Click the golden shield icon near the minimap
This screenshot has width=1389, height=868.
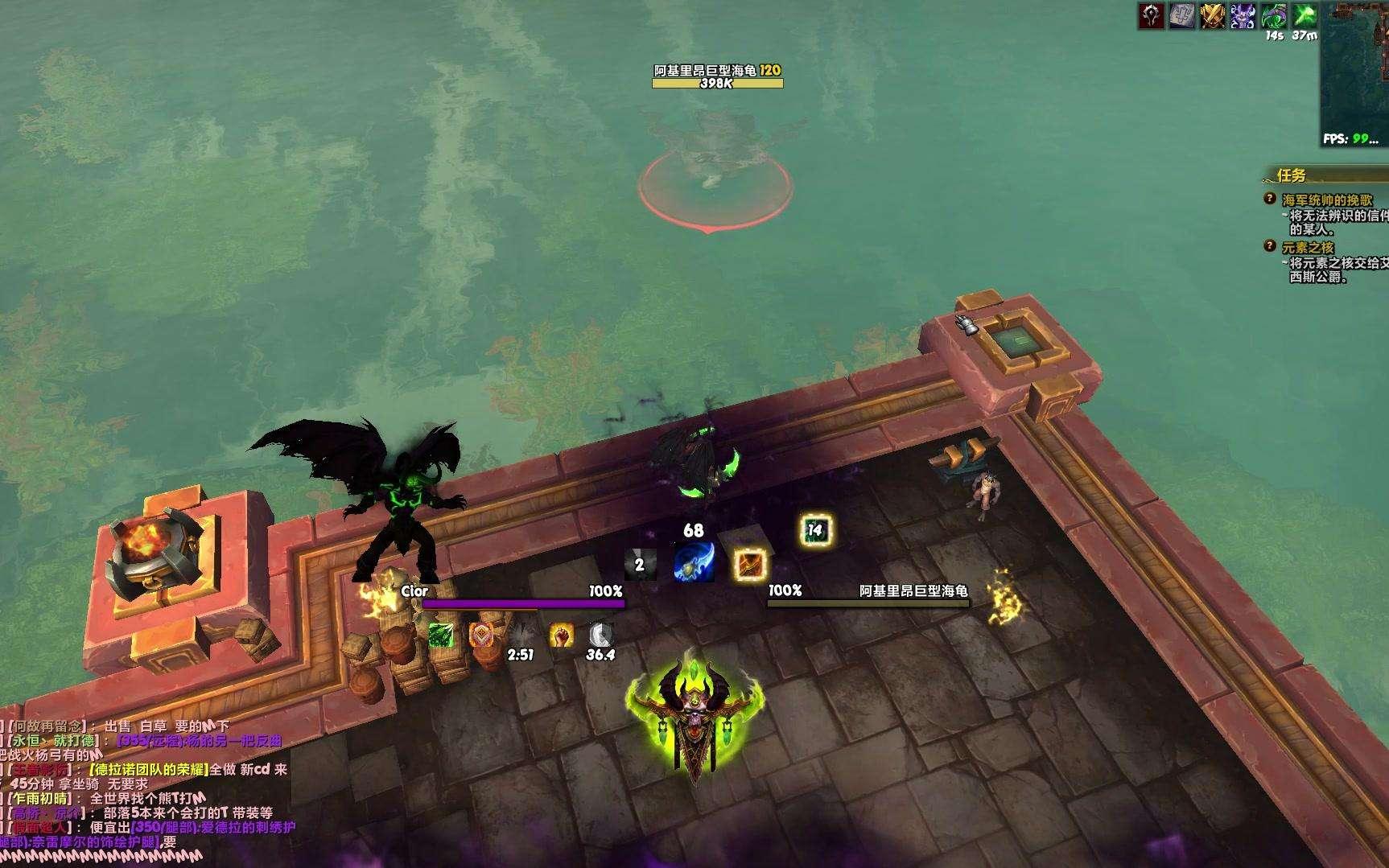1213,15
